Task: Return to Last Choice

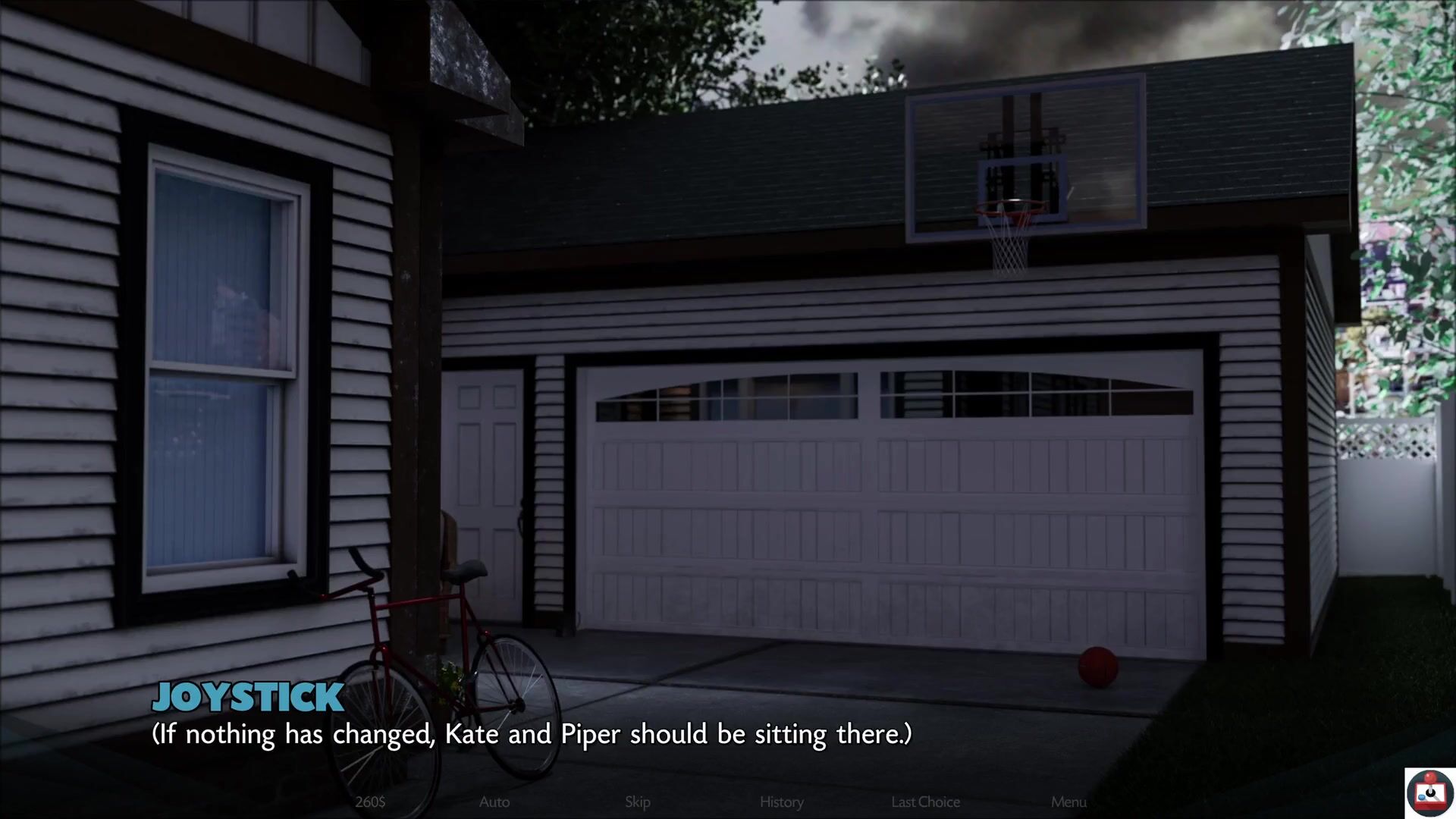Action: tap(925, 802)
